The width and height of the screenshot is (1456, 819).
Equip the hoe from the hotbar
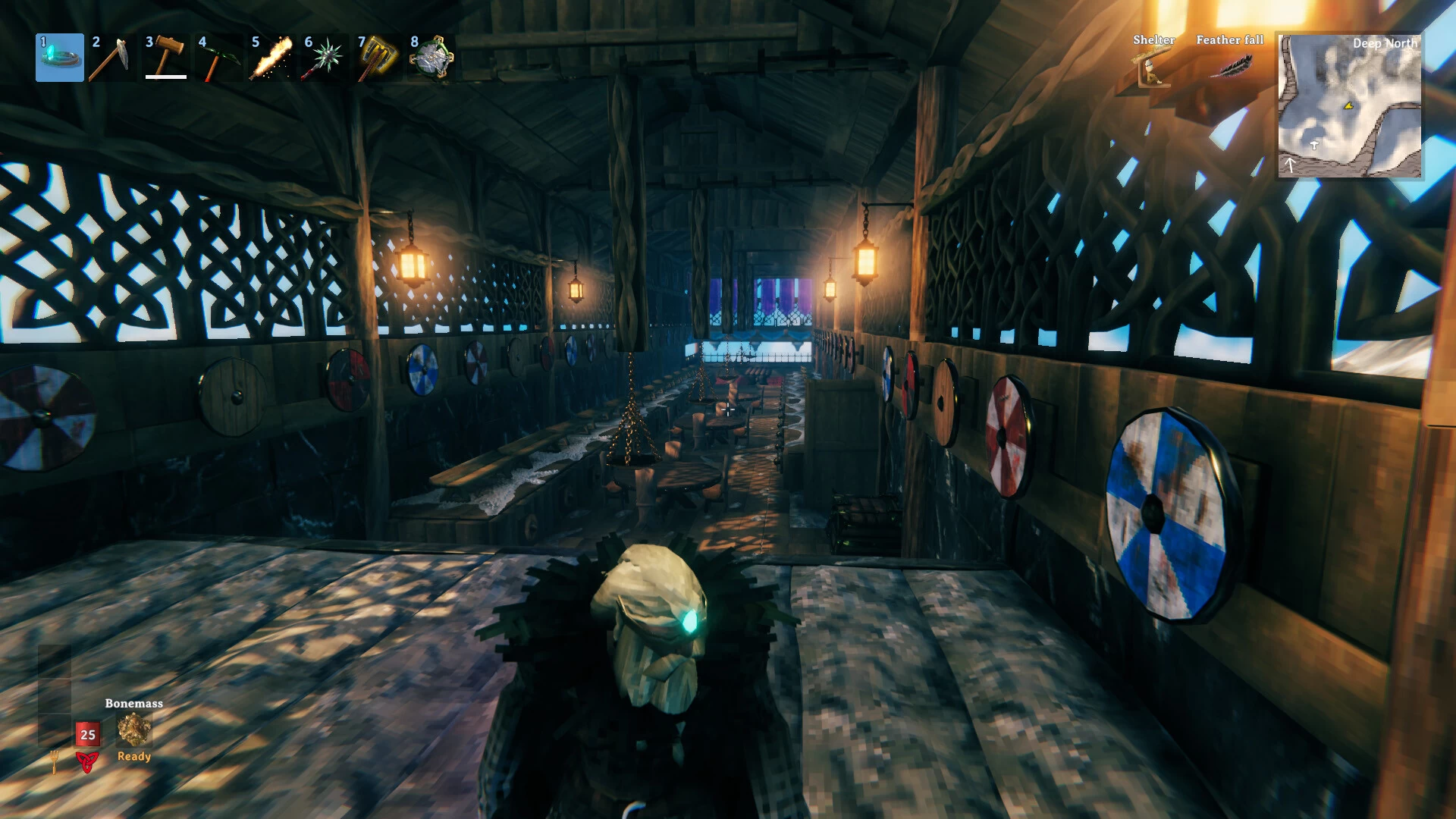pyautogui.click(x=111, y=58)
